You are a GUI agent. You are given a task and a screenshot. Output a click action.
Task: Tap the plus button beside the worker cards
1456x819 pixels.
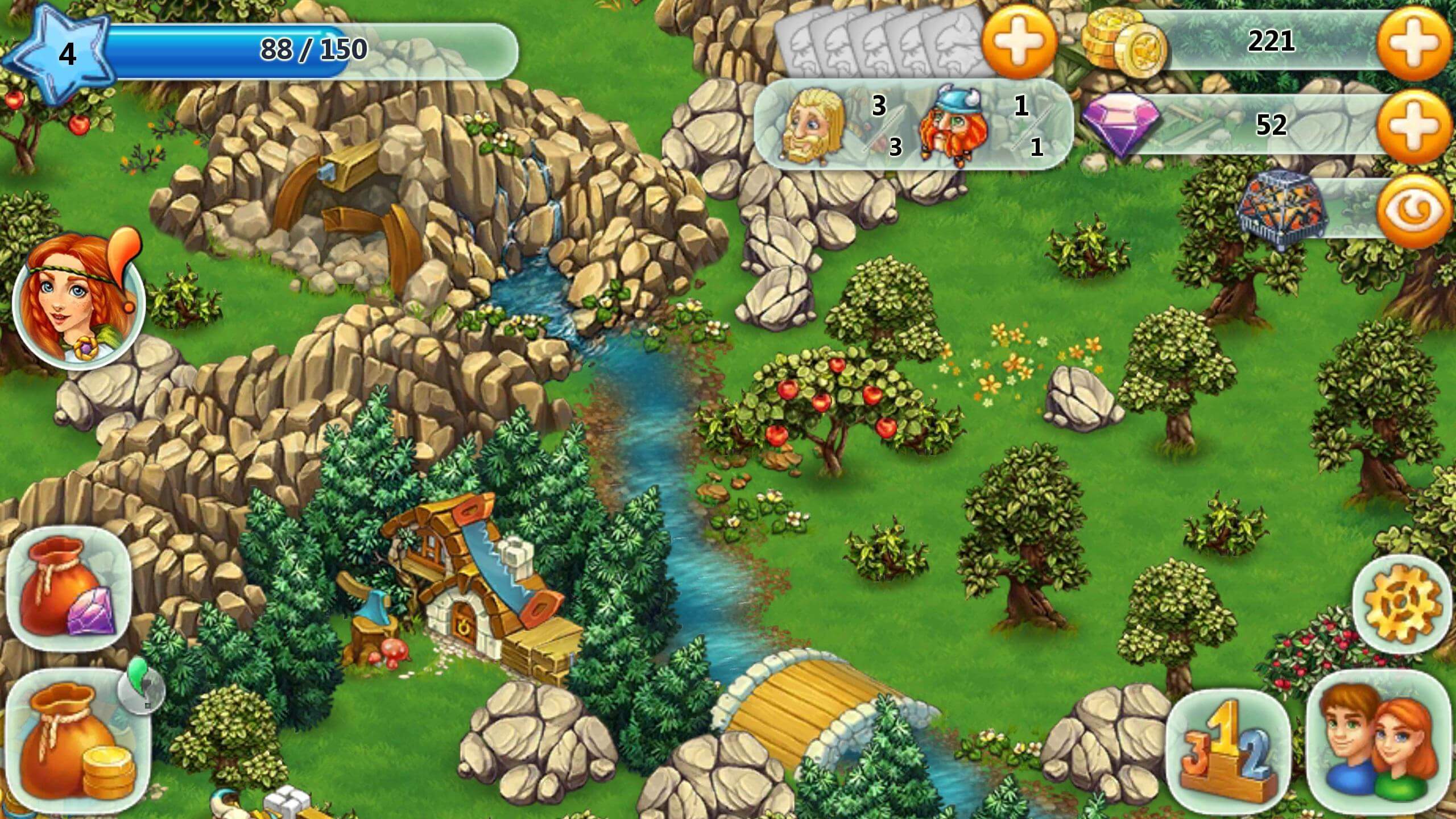[x=1019, y=41]
